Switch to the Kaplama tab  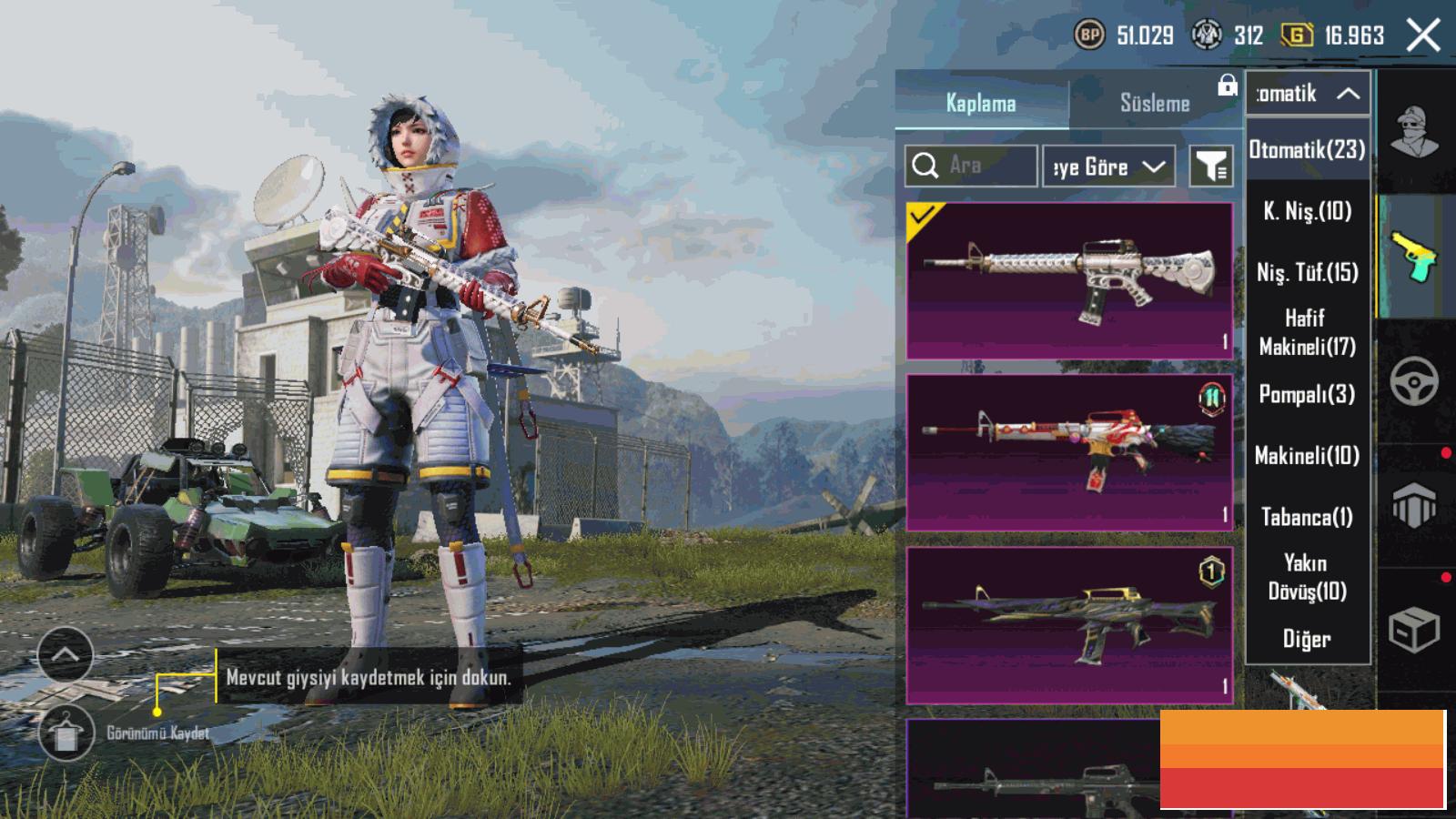click(980, 103)
